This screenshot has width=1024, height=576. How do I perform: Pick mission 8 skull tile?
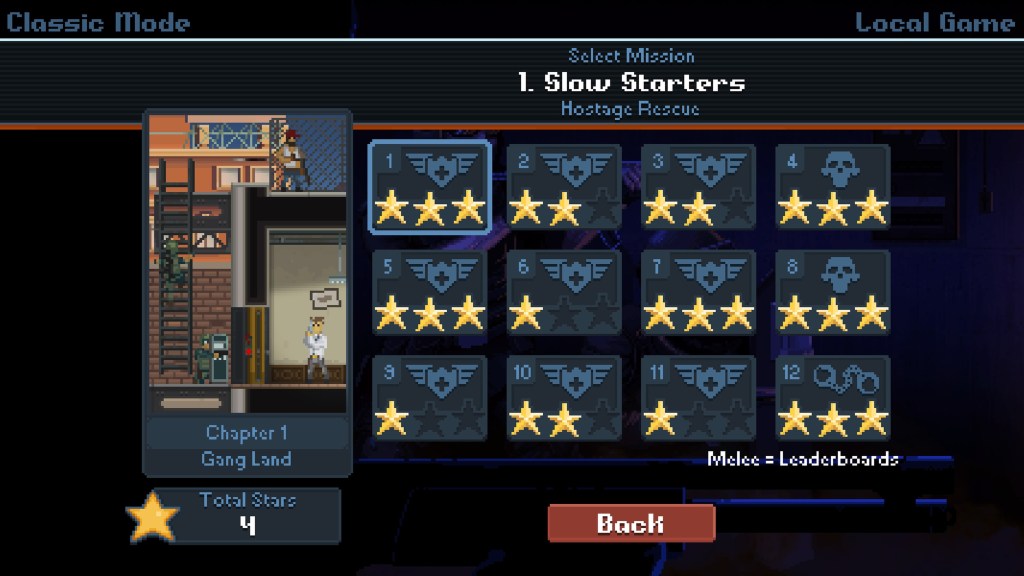tap(833, 292)
